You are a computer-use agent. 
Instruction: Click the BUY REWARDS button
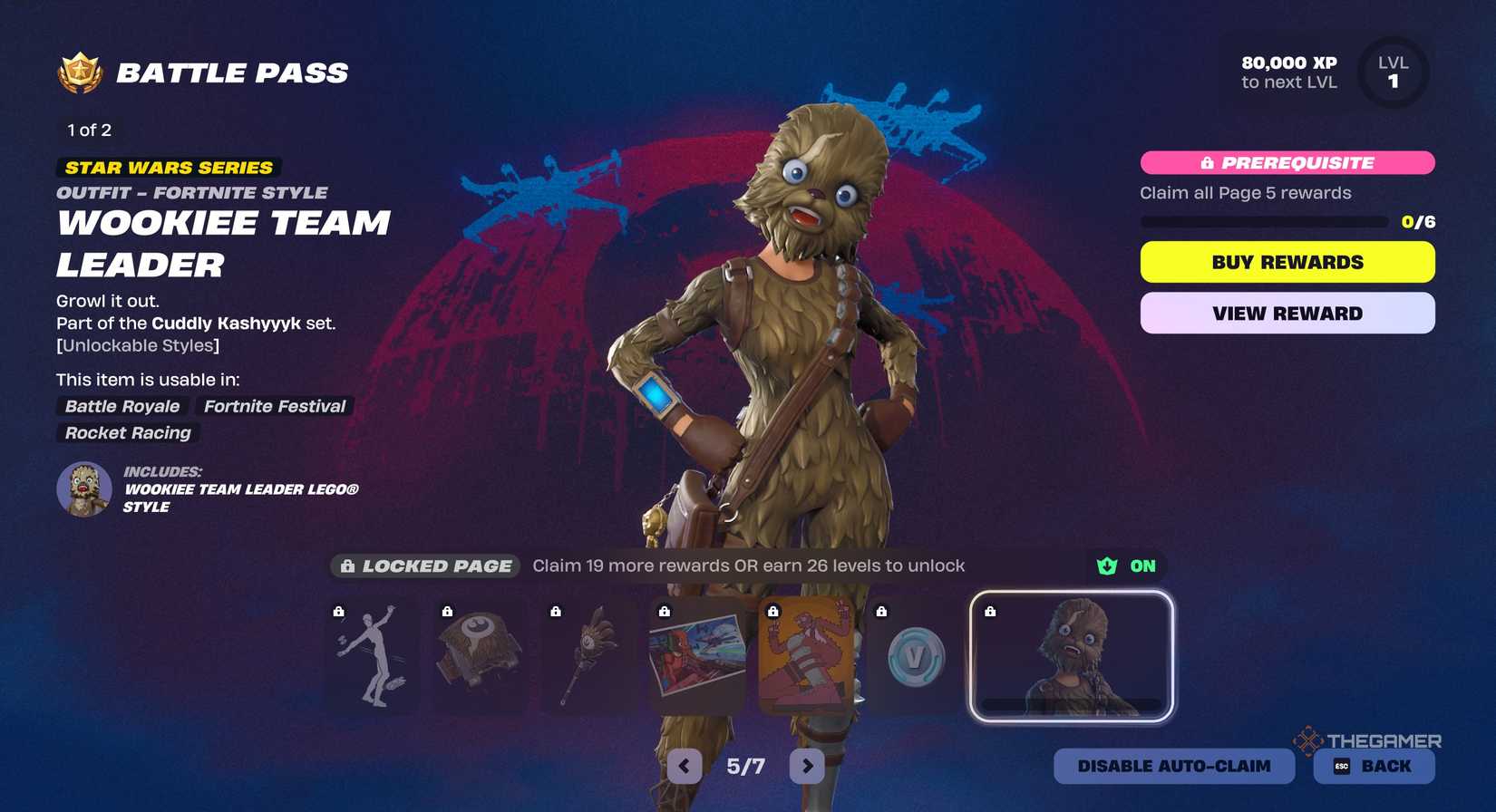pyautogui.click(x=1287, y=262)
